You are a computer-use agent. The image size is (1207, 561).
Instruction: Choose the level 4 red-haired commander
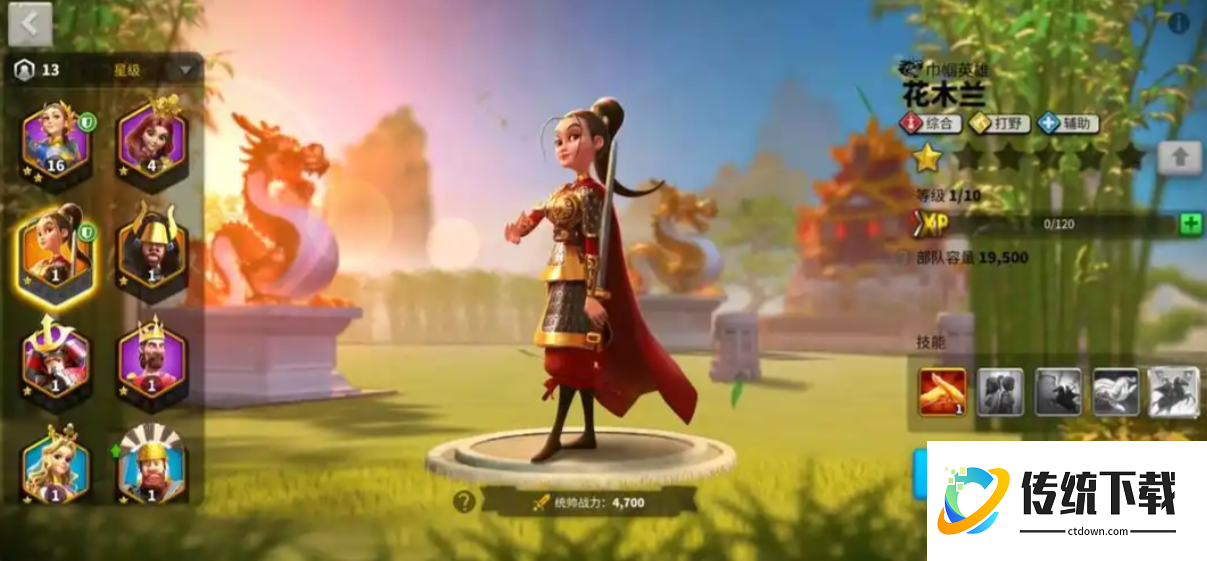(x=152, y=140)
